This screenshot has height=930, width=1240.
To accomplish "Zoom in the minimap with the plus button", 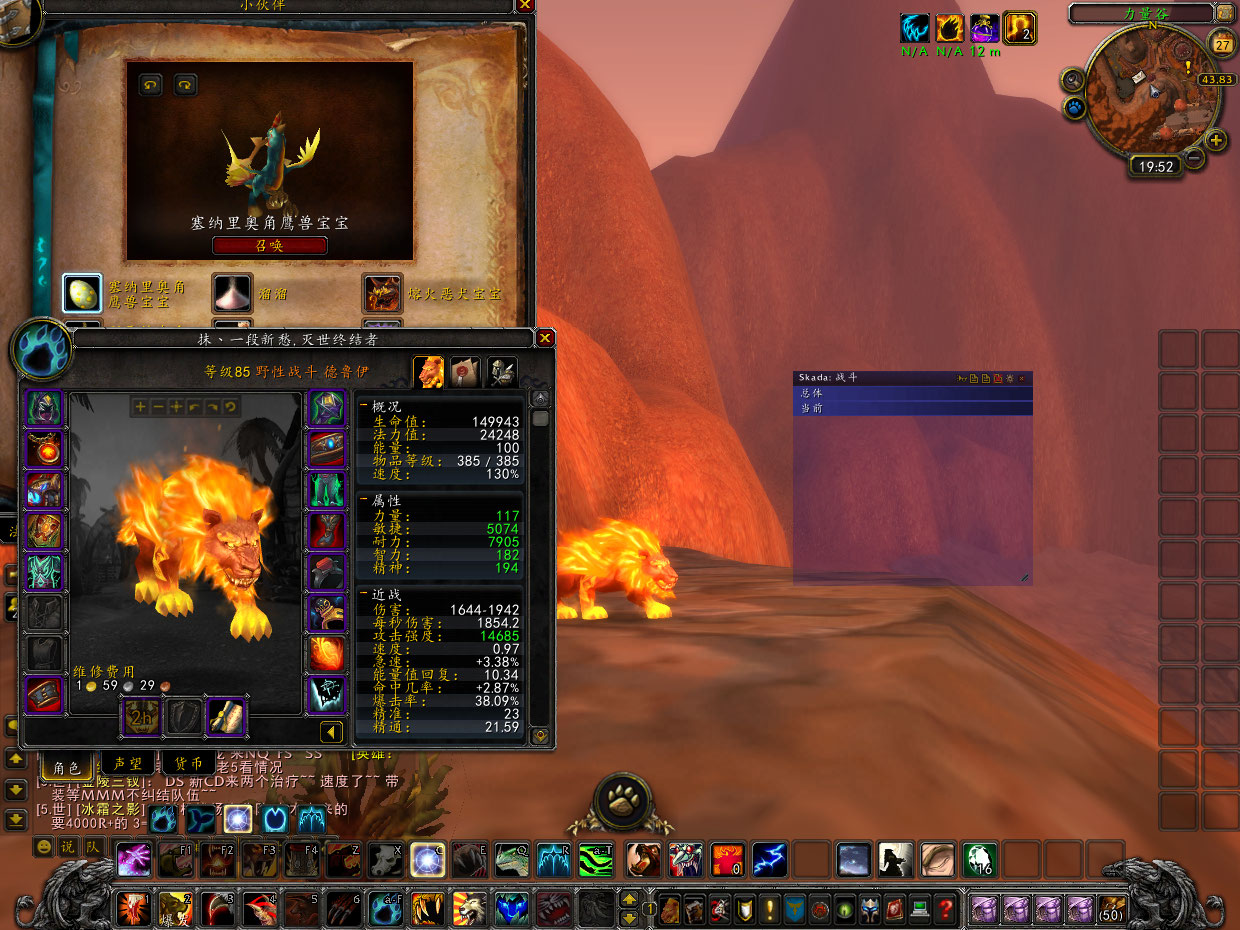I will (x=1216, y=140).
